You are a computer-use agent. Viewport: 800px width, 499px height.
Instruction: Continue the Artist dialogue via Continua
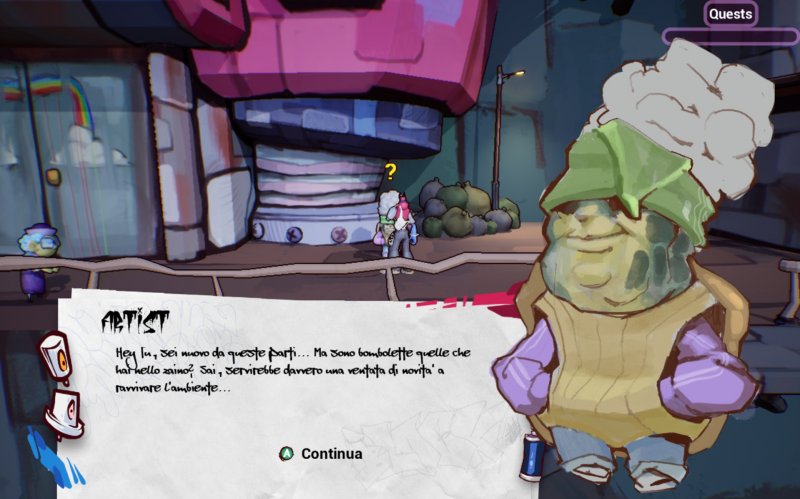320,454
